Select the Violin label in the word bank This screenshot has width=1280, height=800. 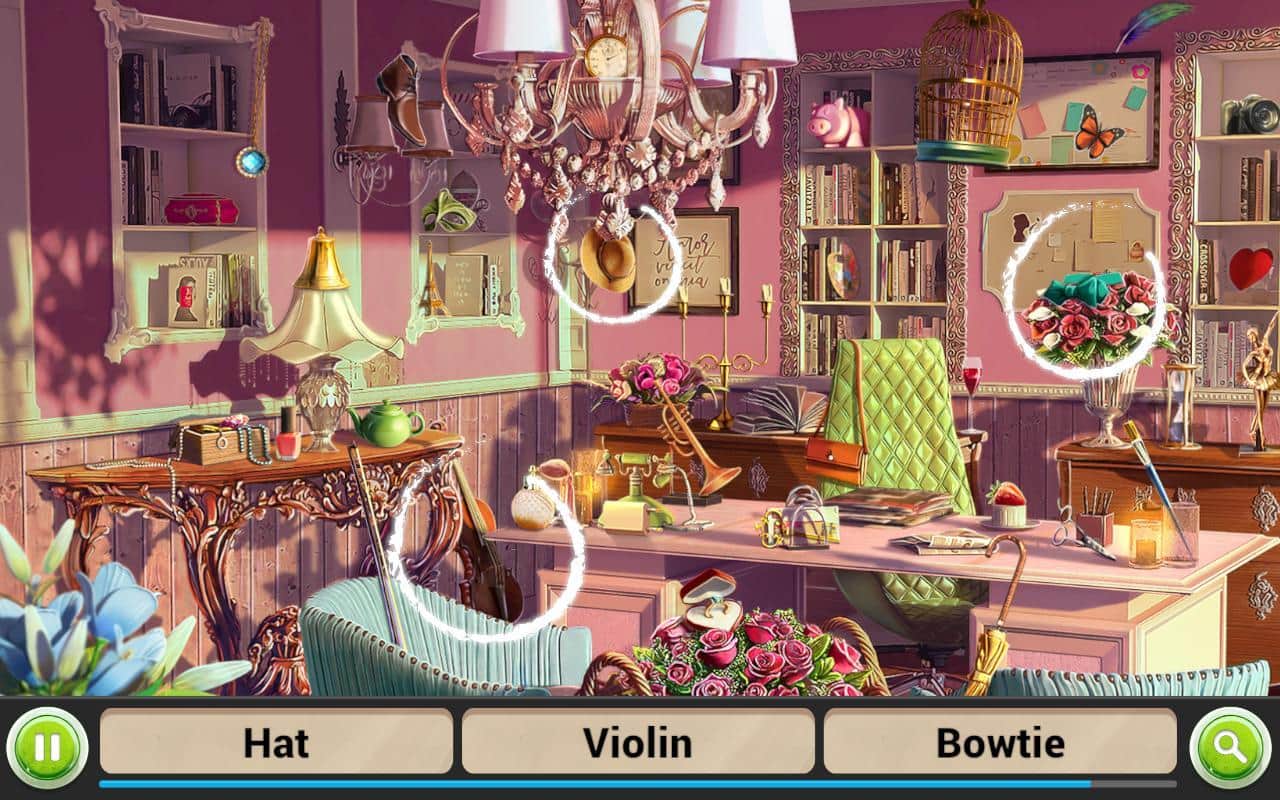click(637, 742)
